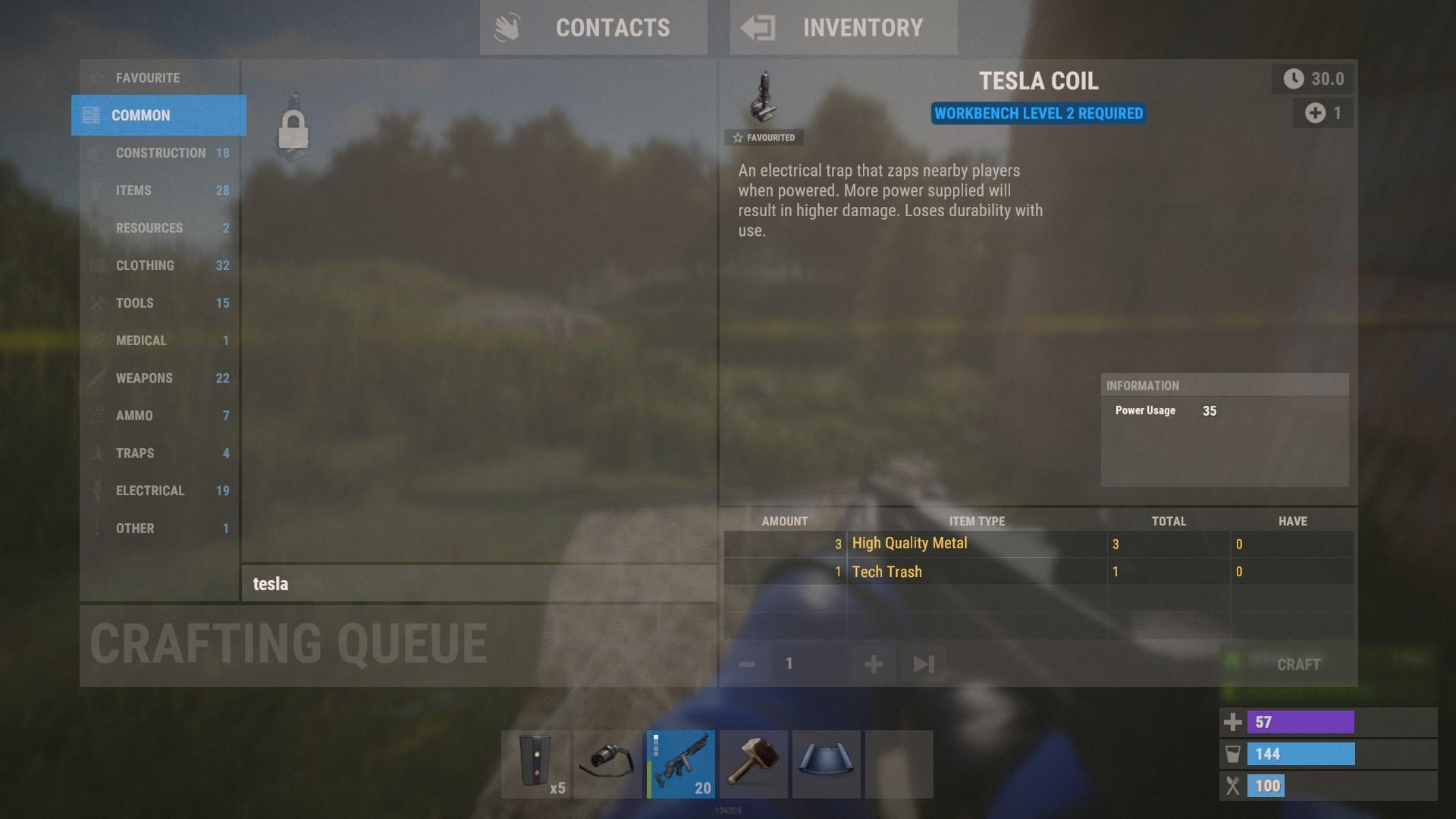Image resolution: width=1456 pixels, height=819 pixels.
Task: Decrease craft amount with the minus button
Action: pyautogui.click(x=748, y=664)
